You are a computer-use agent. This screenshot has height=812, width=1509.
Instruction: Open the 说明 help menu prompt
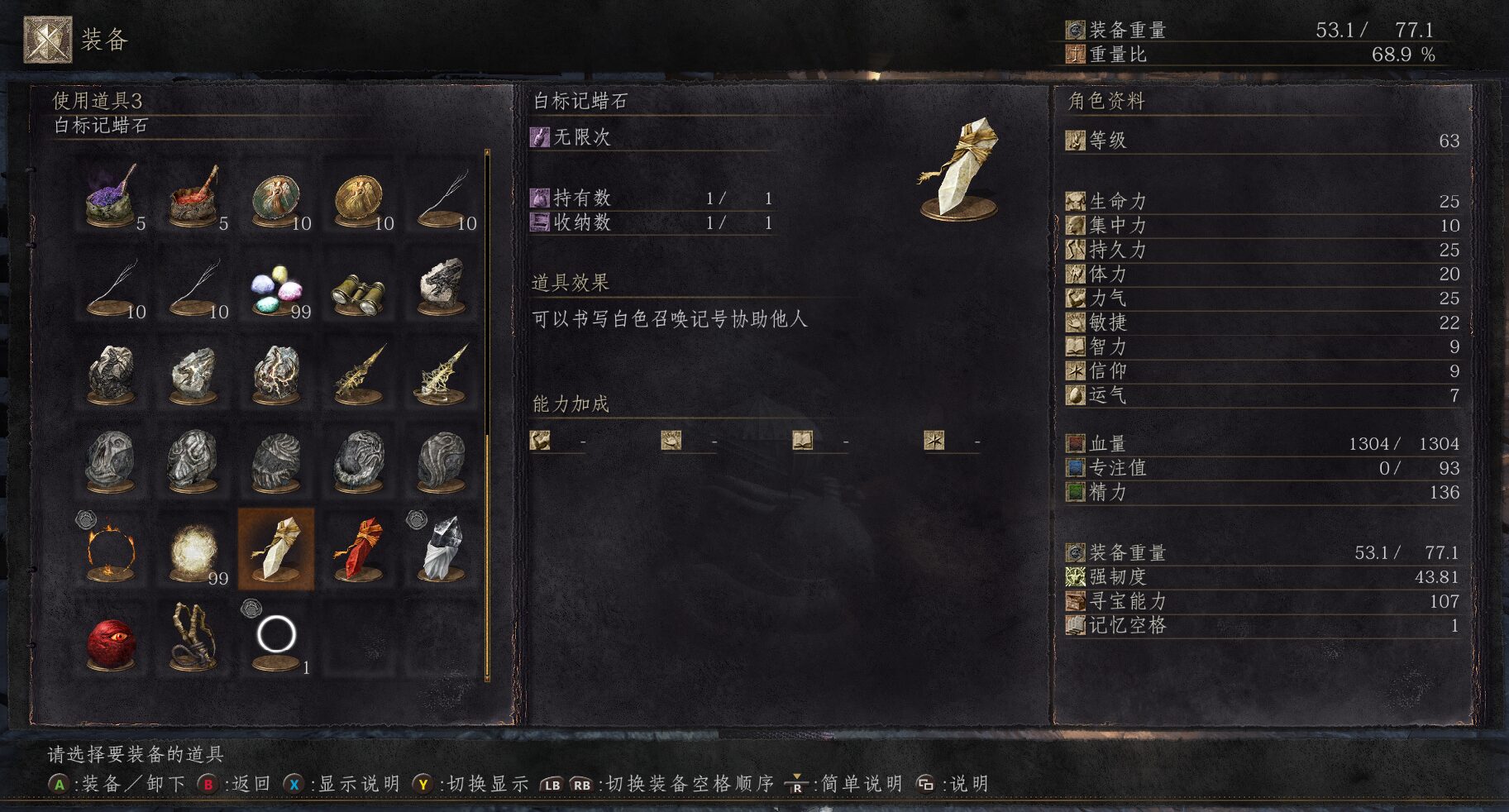(959, 784)
